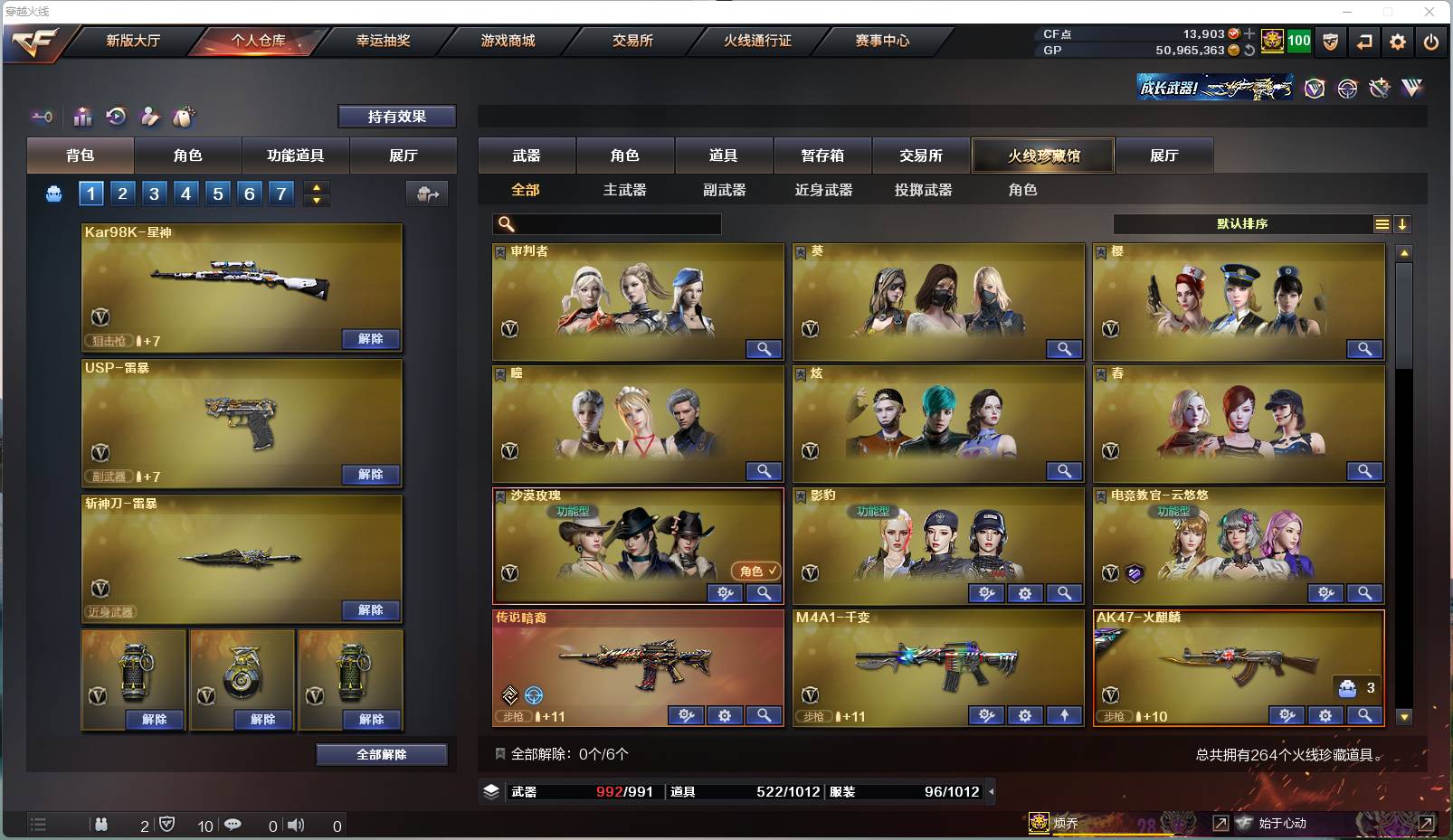The width and height of the screenshot is (1453, 840).
Task: Open the settings gear at the top right
Action: (1398, 42)
